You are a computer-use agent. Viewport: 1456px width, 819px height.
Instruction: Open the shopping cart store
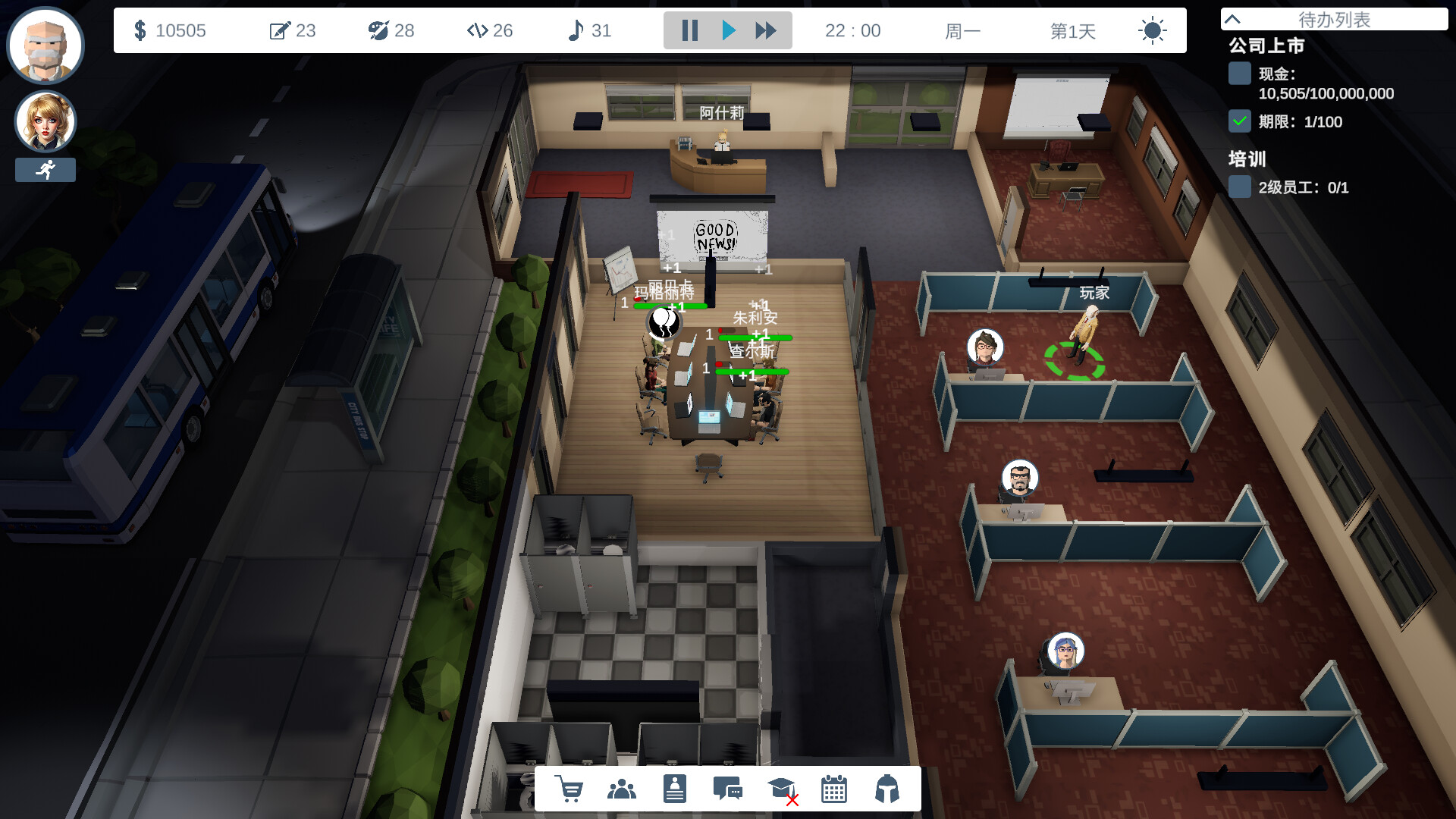569,789
